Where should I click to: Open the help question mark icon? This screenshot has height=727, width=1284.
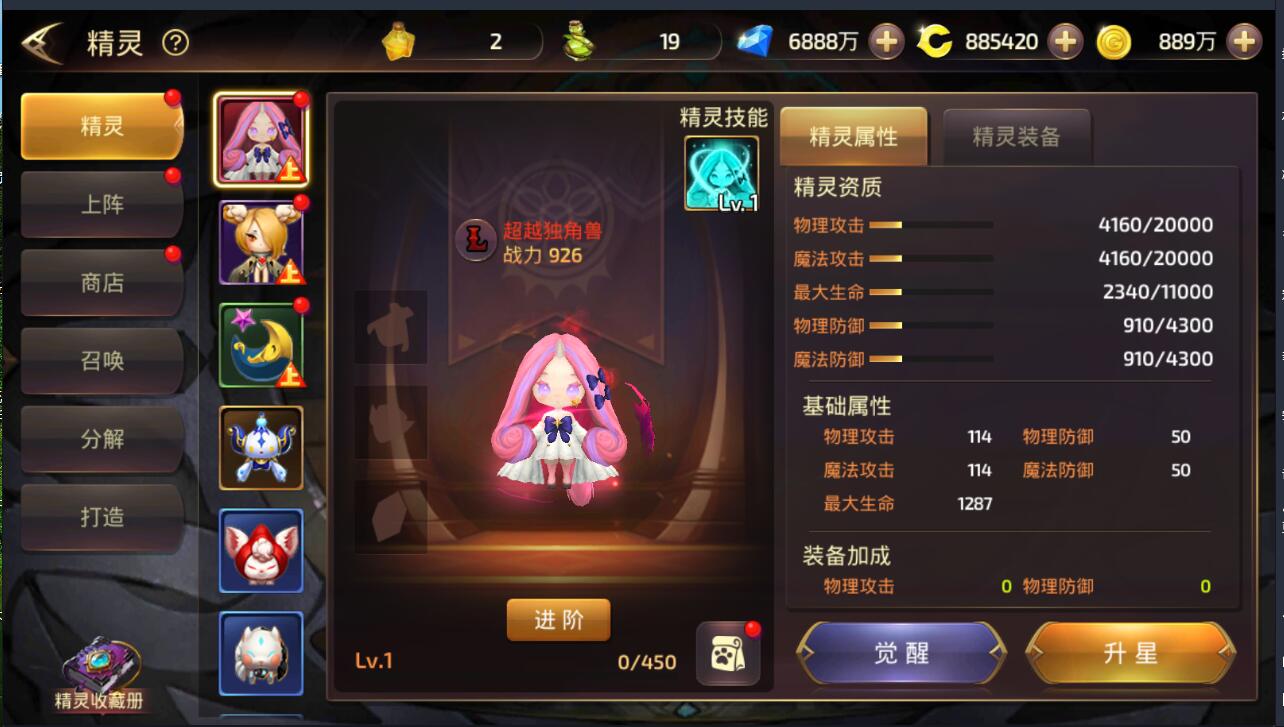point(175,42)
